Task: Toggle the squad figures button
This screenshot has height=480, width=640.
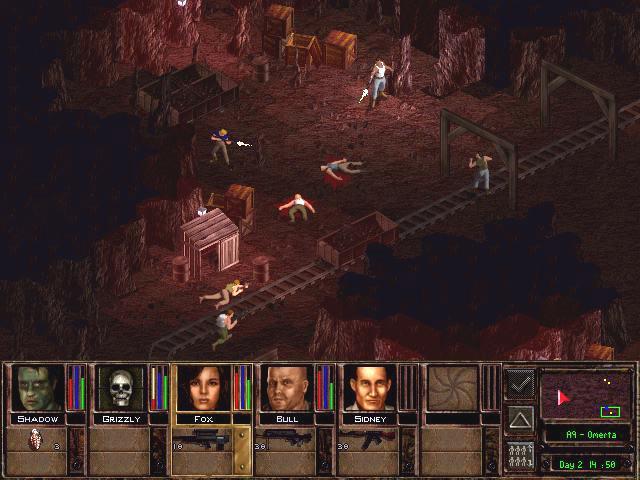Action: click(x=520, y=453)
